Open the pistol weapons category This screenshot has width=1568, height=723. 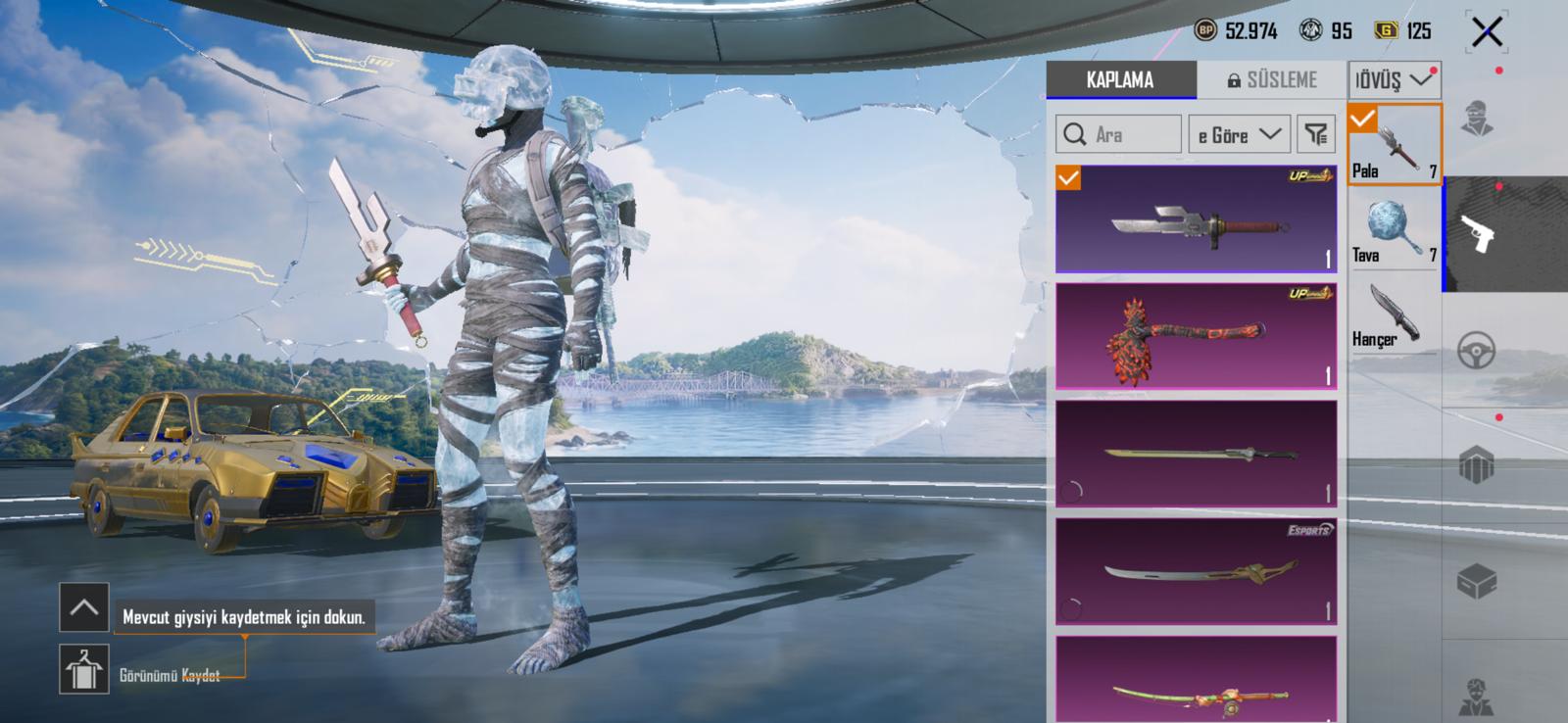1477,234
